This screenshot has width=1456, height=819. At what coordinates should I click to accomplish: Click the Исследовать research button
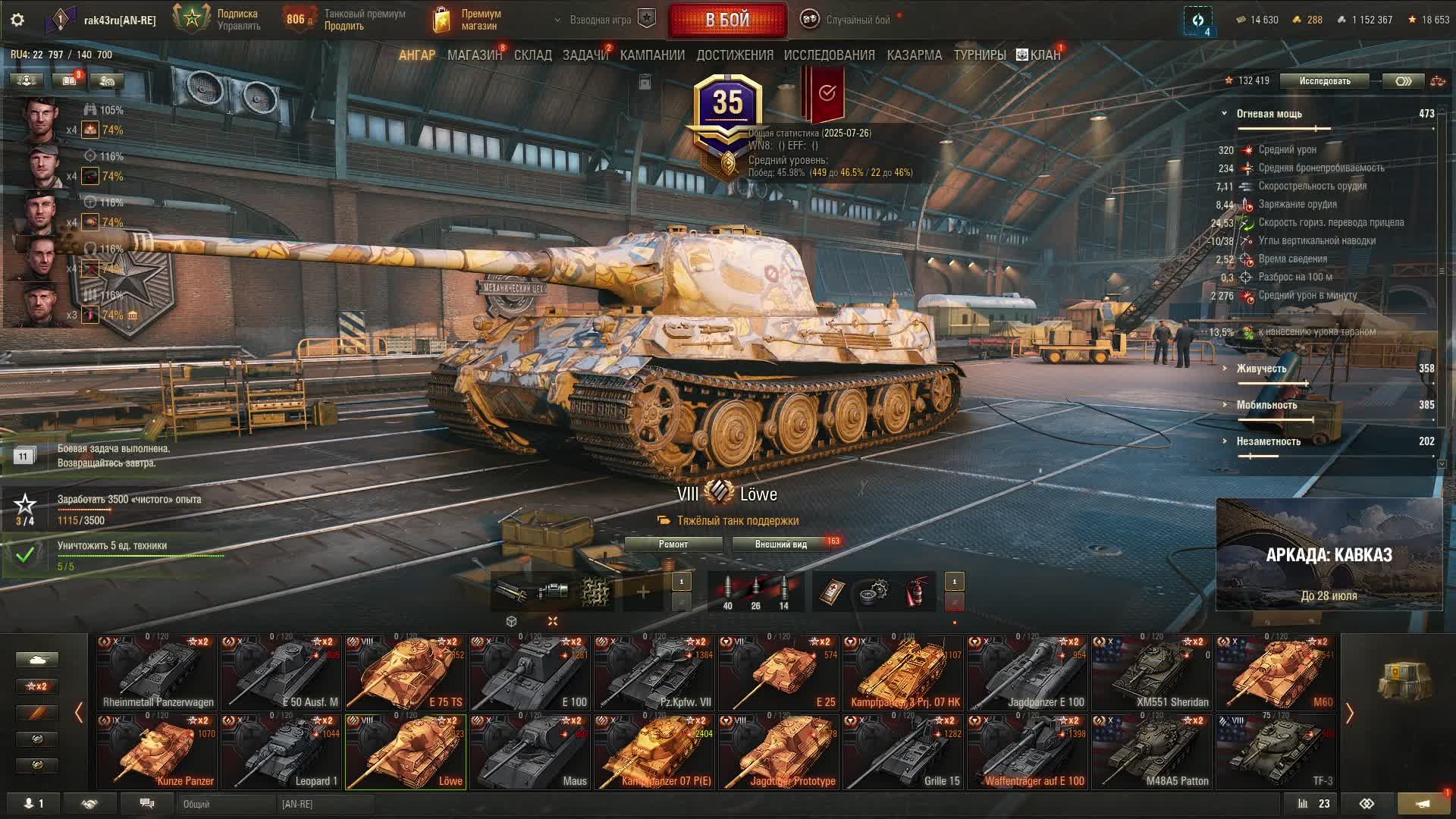[1324, 81]
